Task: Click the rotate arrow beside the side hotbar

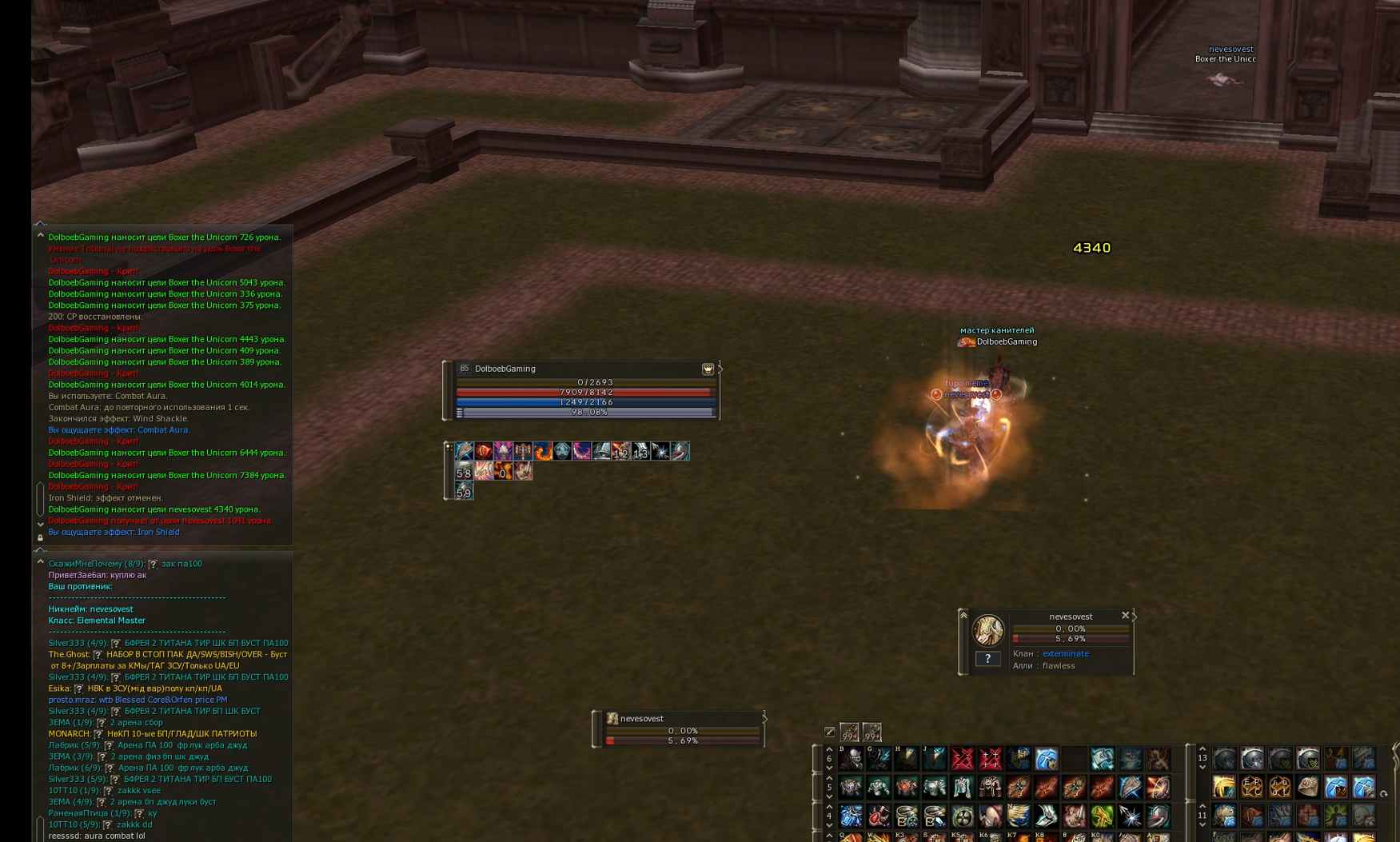Action: pos(1383,794)
